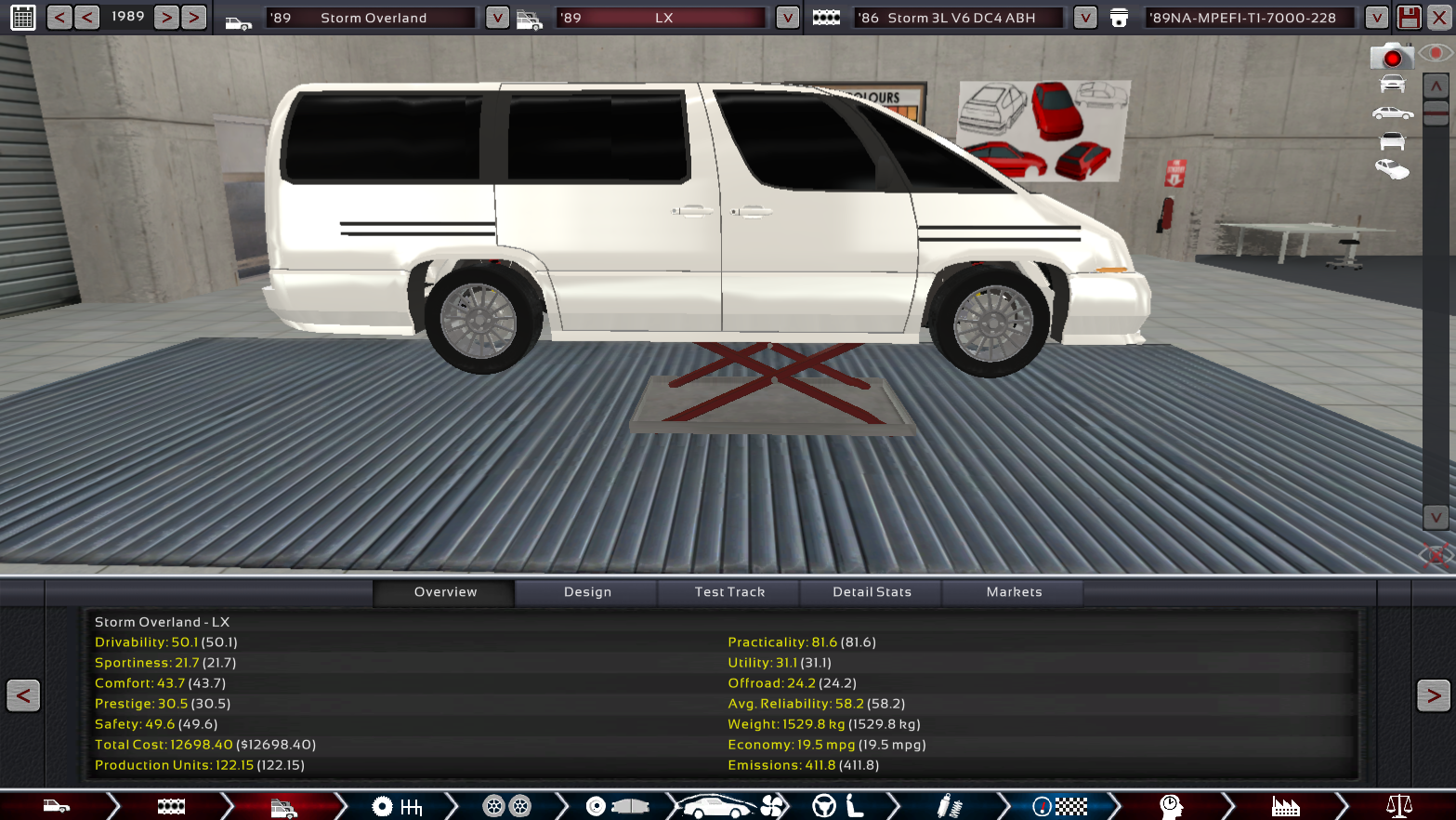This screenshot has height=820, width=1456.
Task: Show the Detail Stats tab
Action: (x=872, y=592)
